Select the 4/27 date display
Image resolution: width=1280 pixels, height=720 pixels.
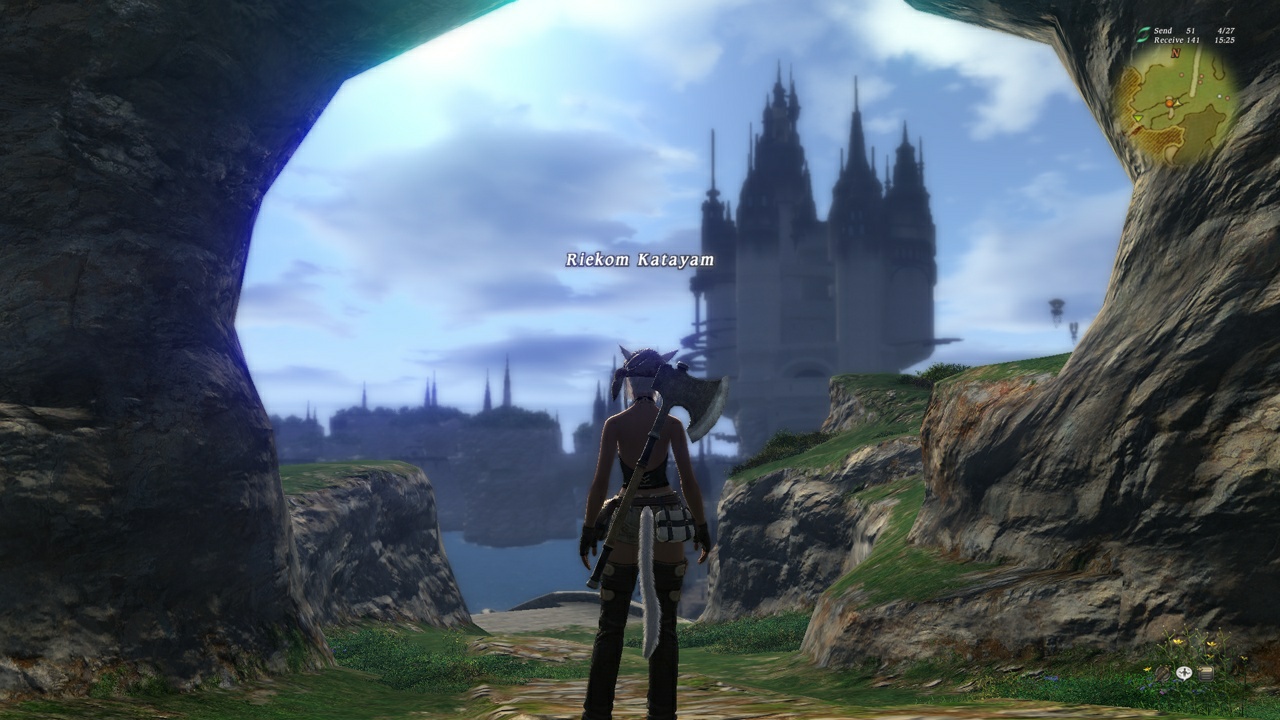(x=1226, y=30)
